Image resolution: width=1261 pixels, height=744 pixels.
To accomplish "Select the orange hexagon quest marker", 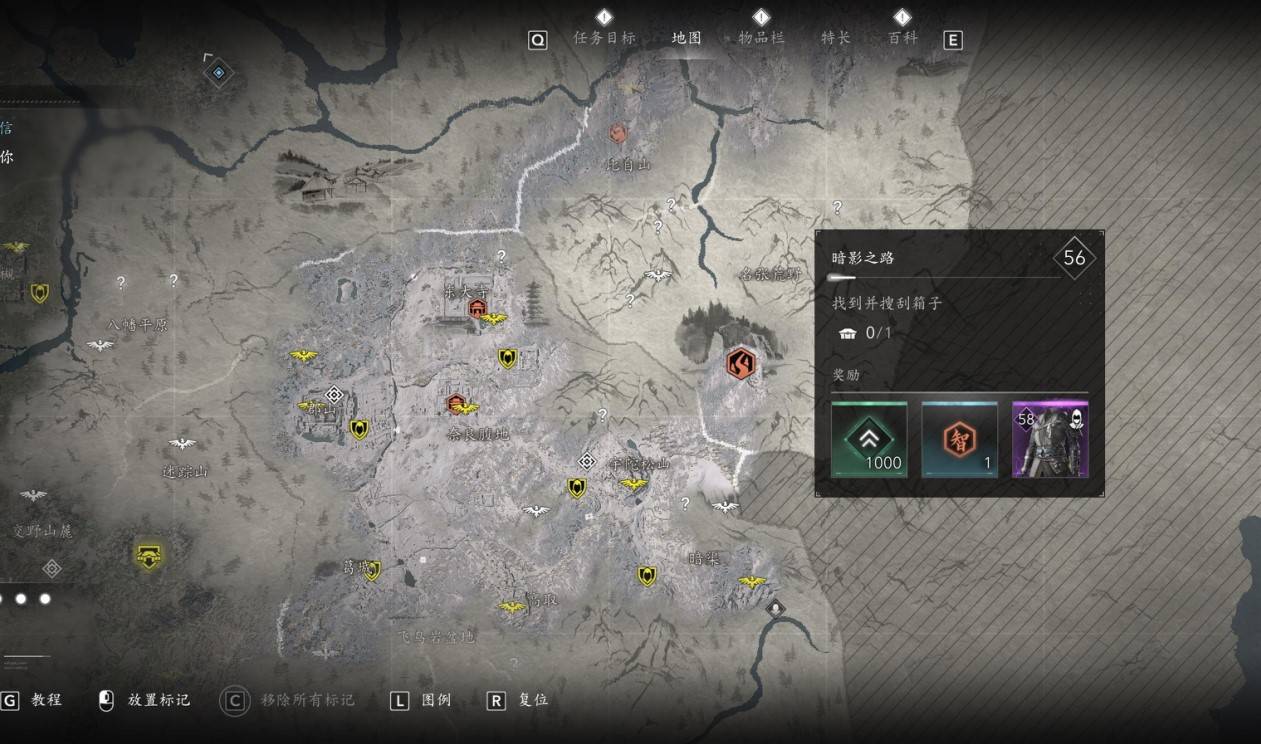I will click(x=741, y=363).
